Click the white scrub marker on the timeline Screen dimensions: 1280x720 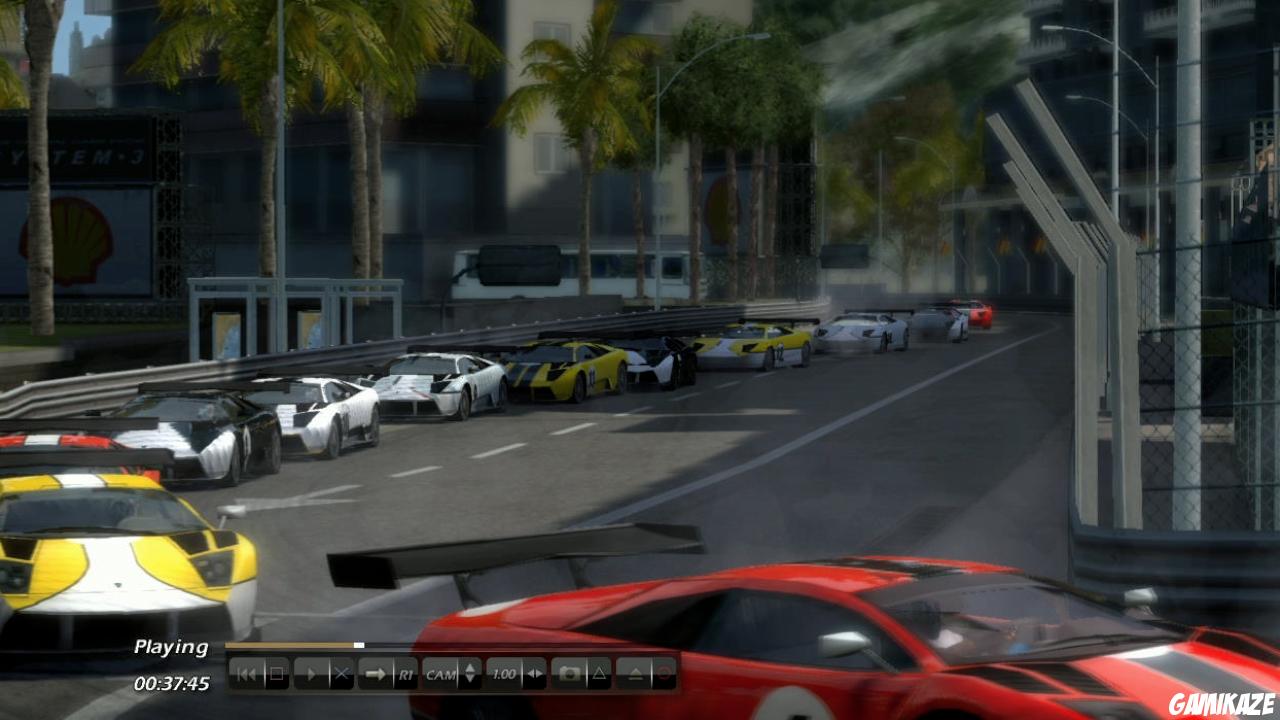point(359,645)
